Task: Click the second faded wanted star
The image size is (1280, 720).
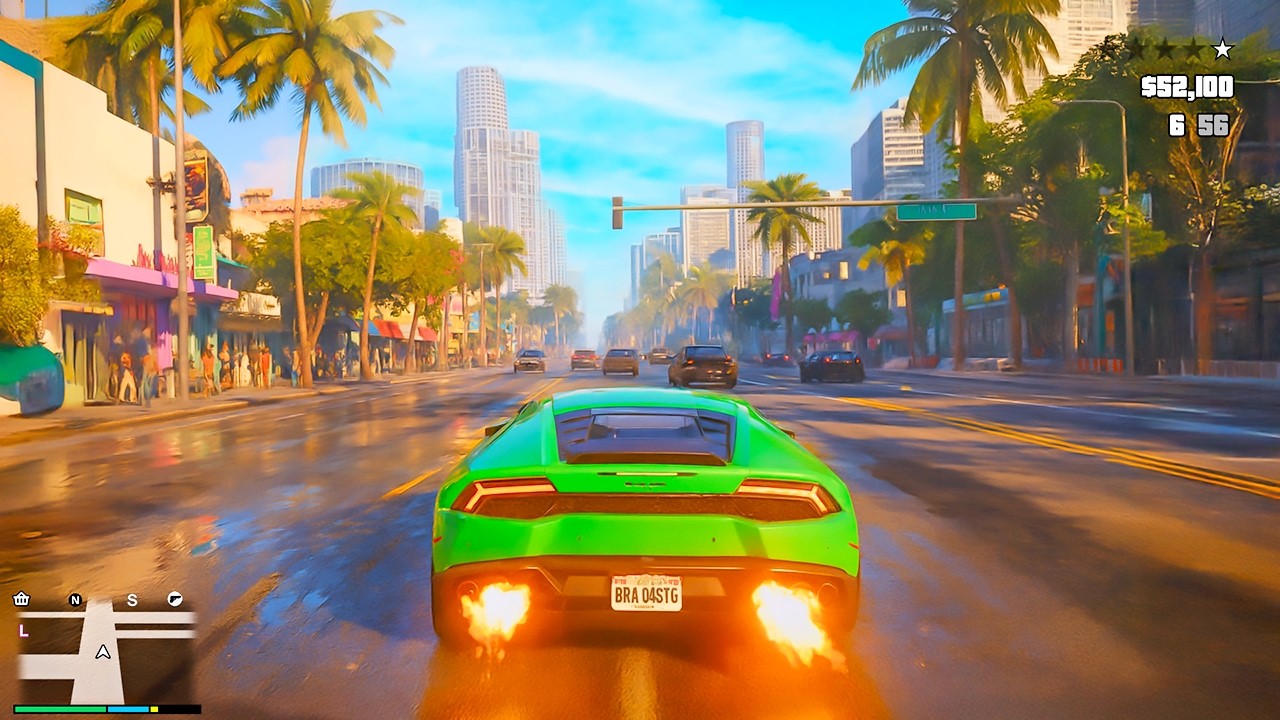Action: click(1164, 48)
